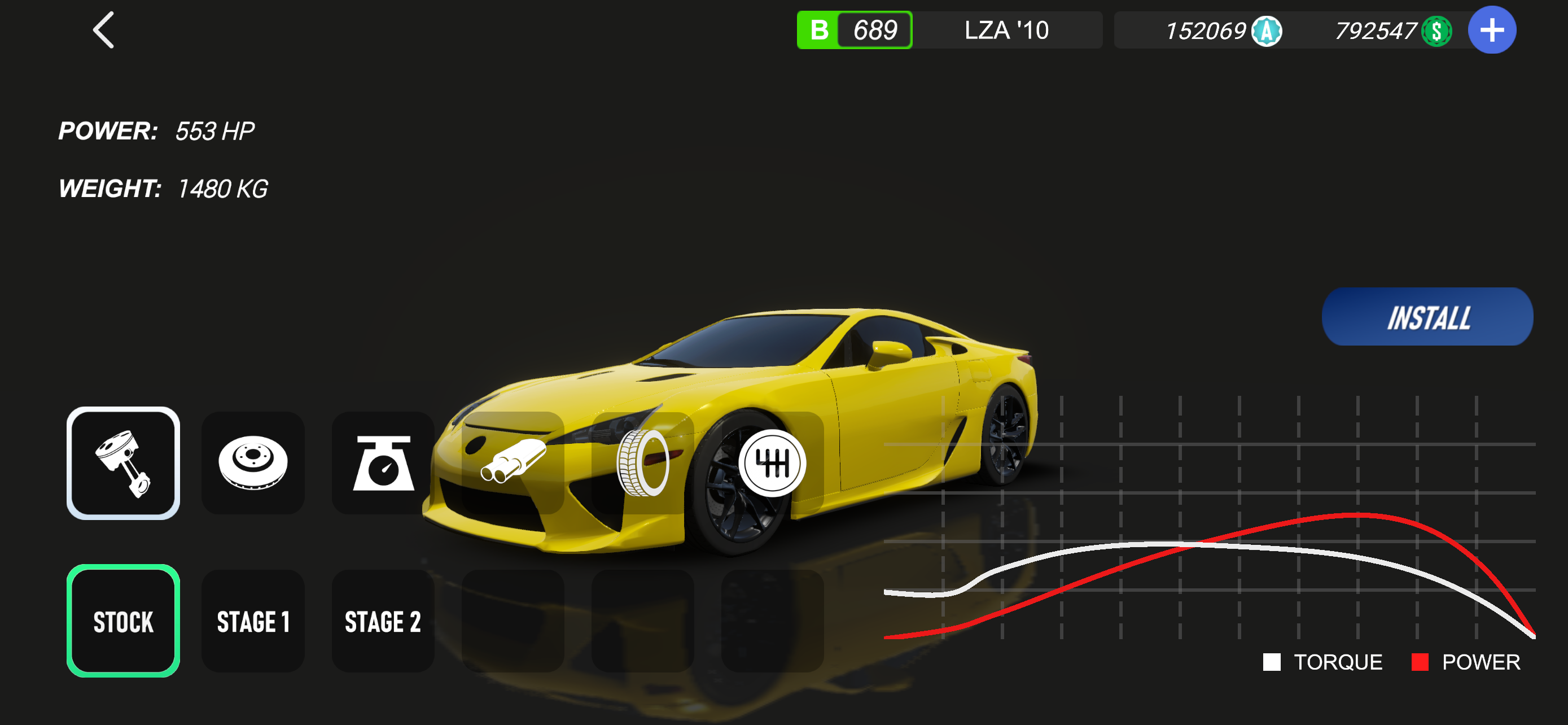The width and height of the screenshot is (1568, 725).
Task: Select the Stock upgrade level
Action: click(123, 622)
